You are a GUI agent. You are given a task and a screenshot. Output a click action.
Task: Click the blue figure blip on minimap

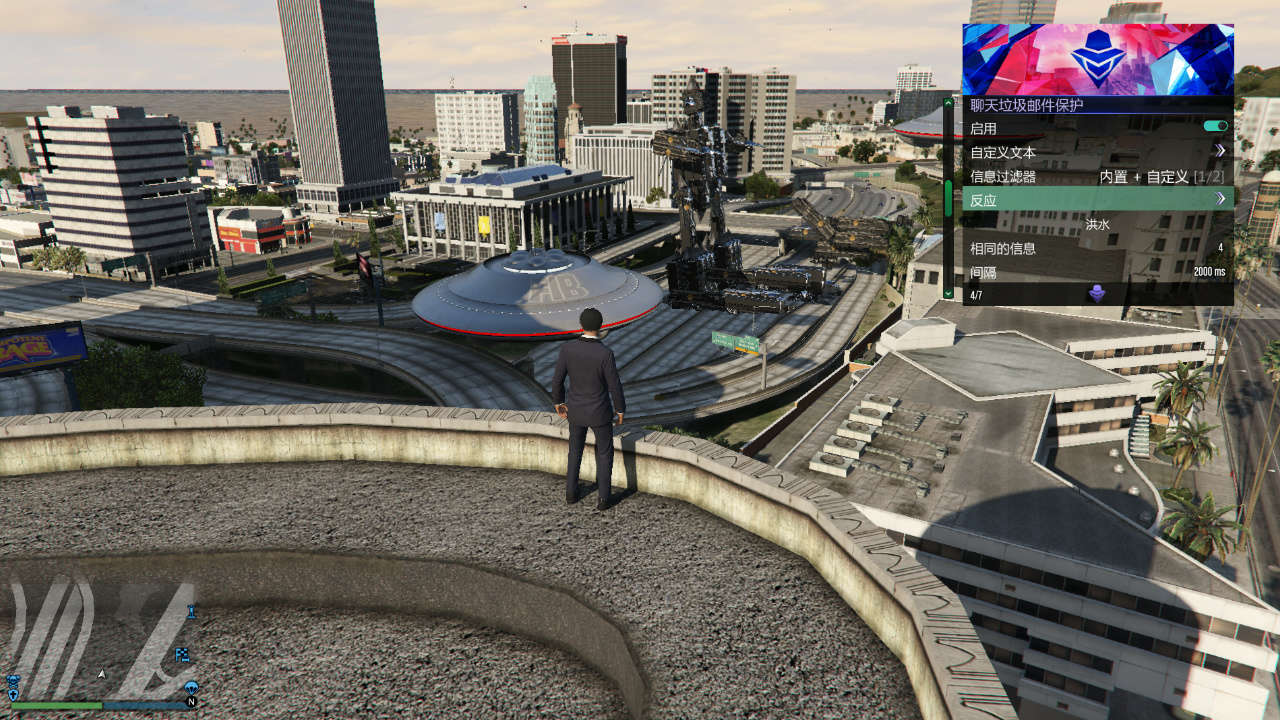click(191, 611)
